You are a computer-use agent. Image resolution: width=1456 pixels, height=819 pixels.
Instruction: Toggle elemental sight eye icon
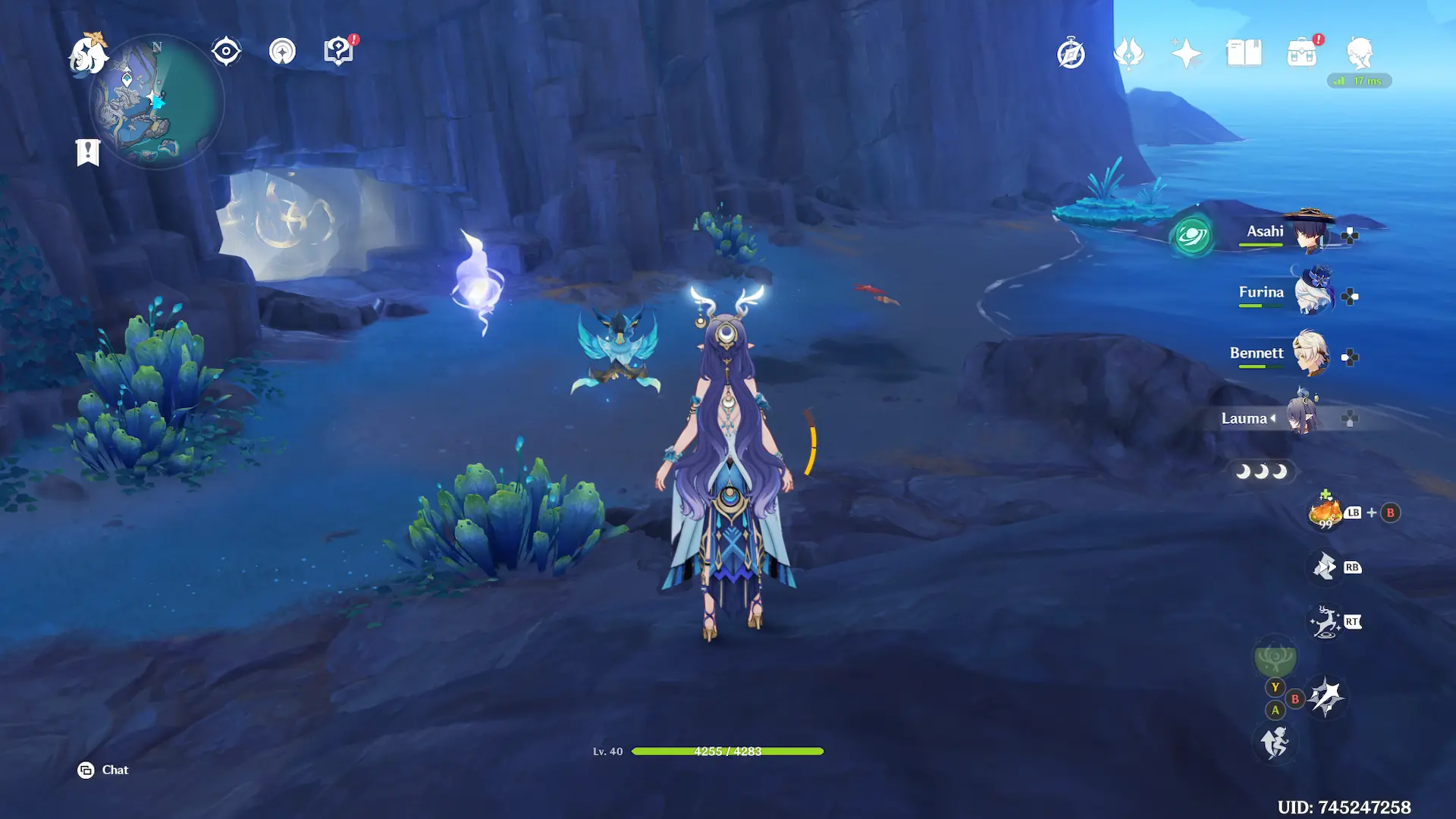pyautogui.click(x=226, y=52)
